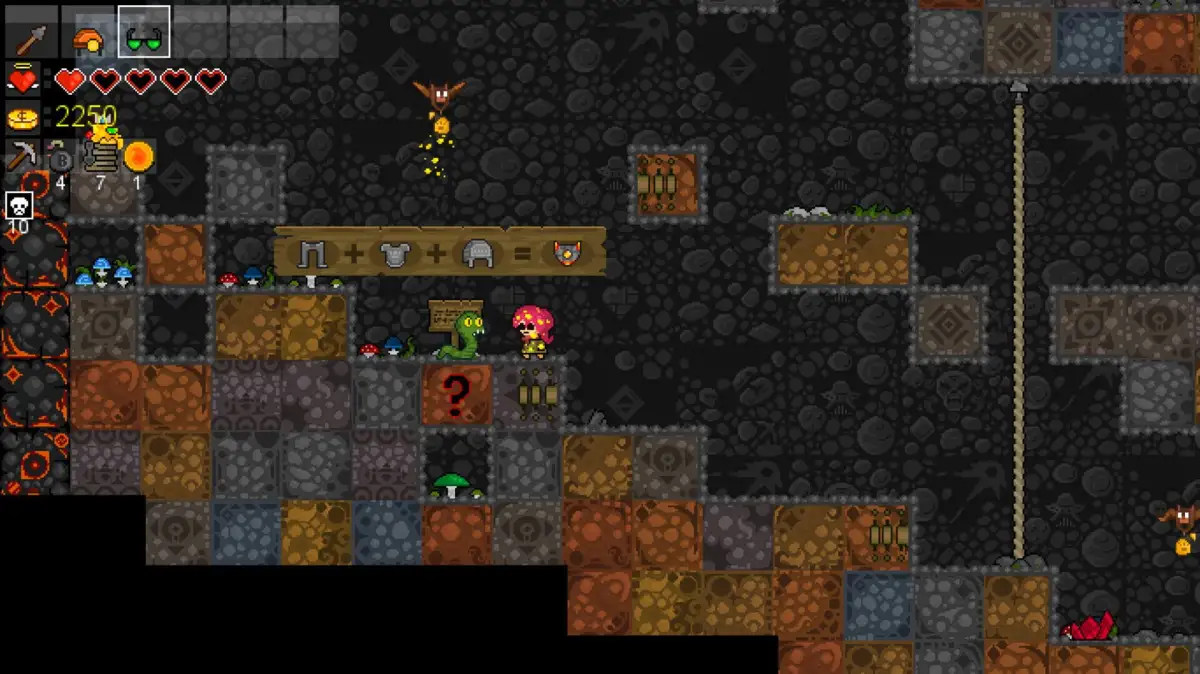Click the winged heart life icon
This screenshot has width=1200, height=674.
(22, 80)
